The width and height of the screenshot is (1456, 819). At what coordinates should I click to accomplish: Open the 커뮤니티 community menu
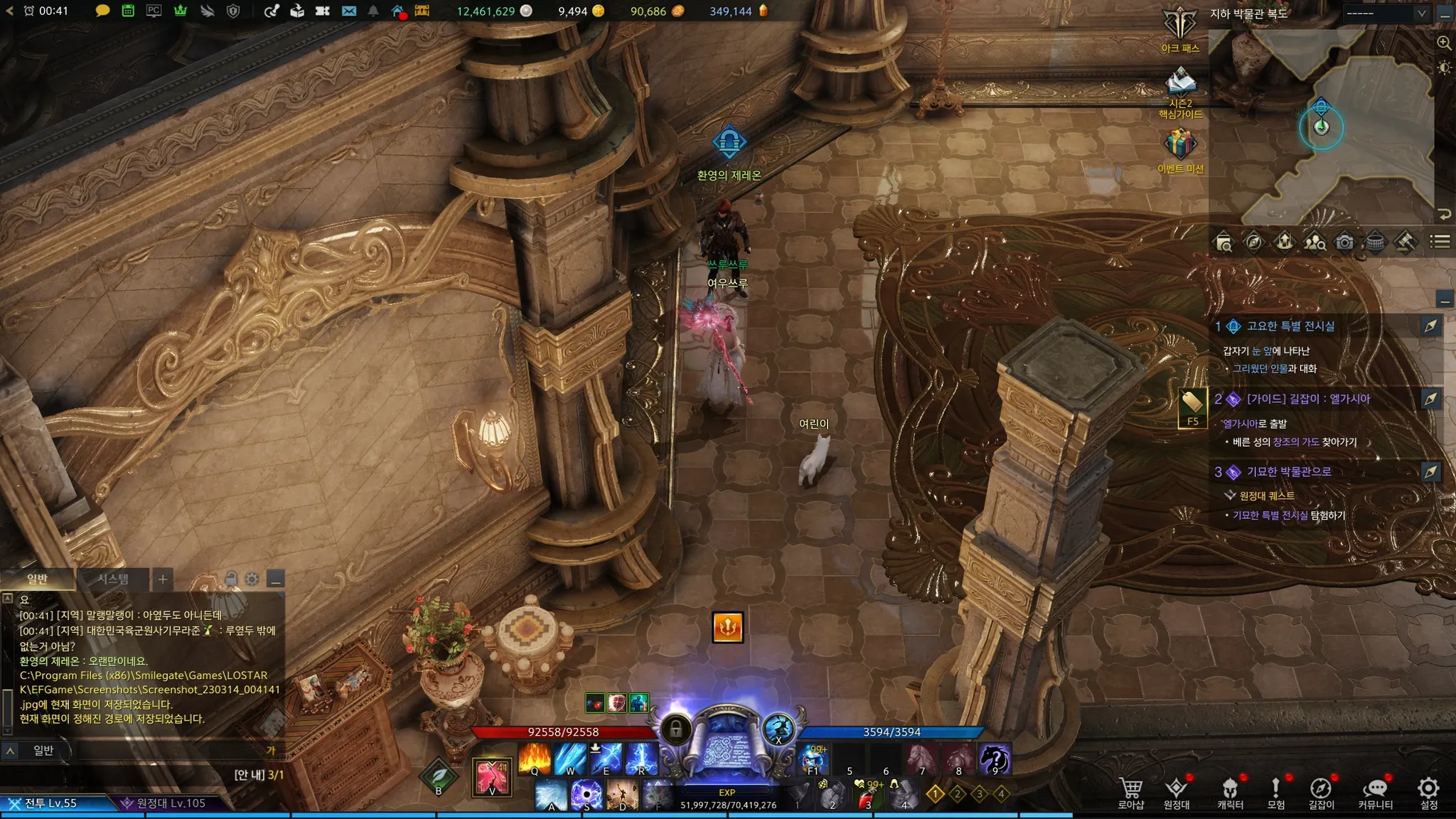[1375, 792]
